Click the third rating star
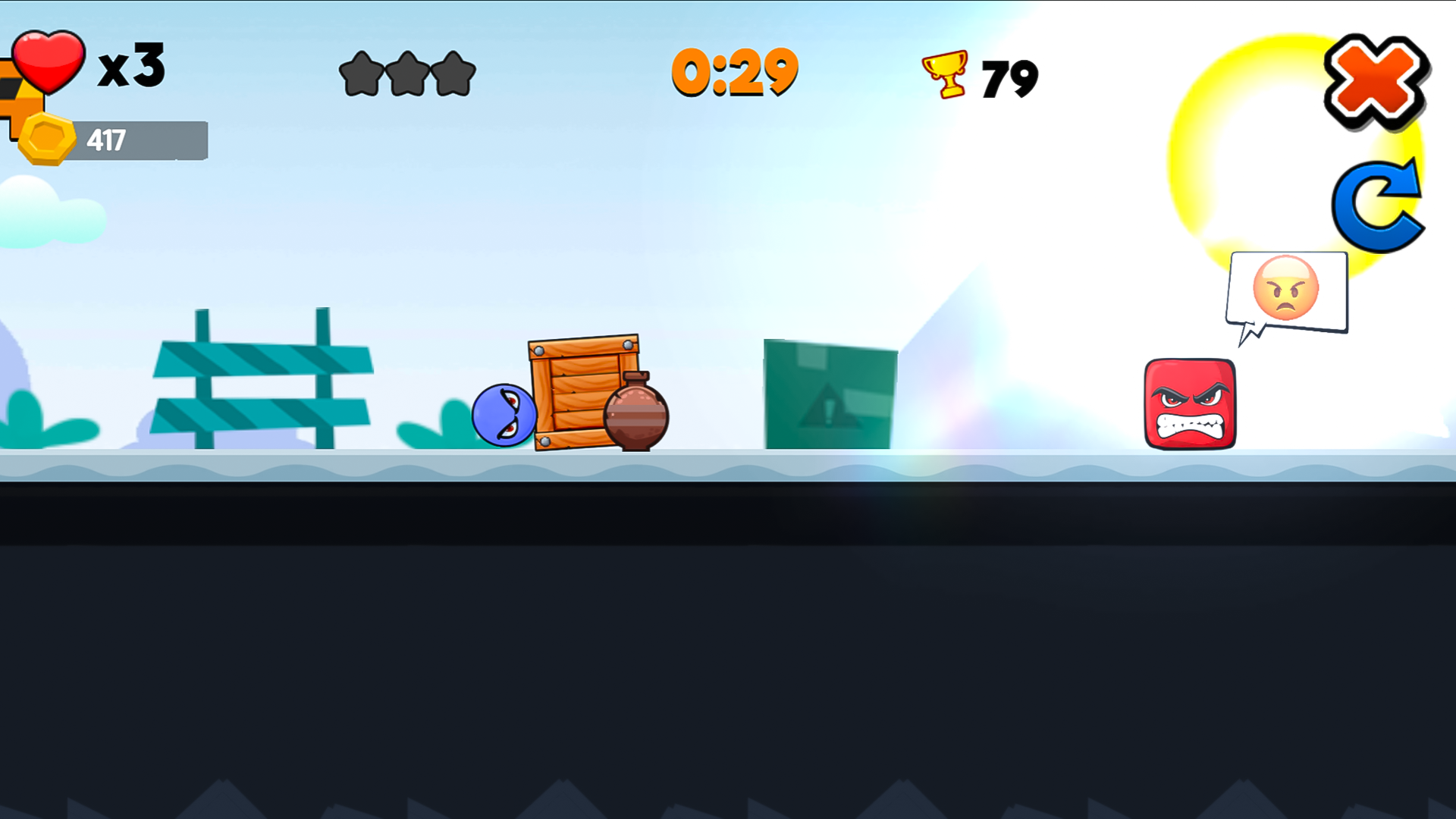Viewport: 1456px width, 819px height. coord(455,72)
